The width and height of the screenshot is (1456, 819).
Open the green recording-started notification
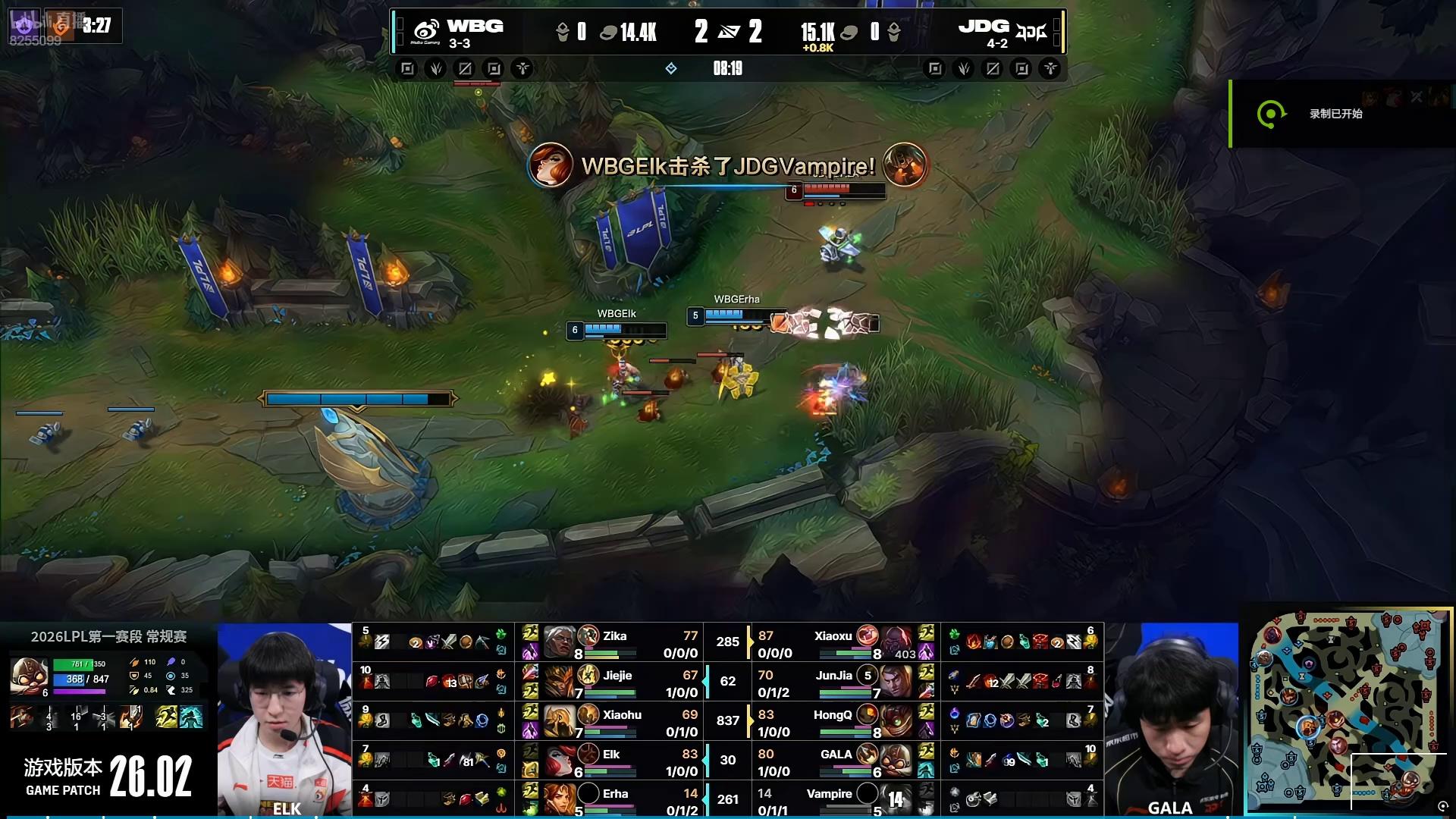pos(1335,114)
